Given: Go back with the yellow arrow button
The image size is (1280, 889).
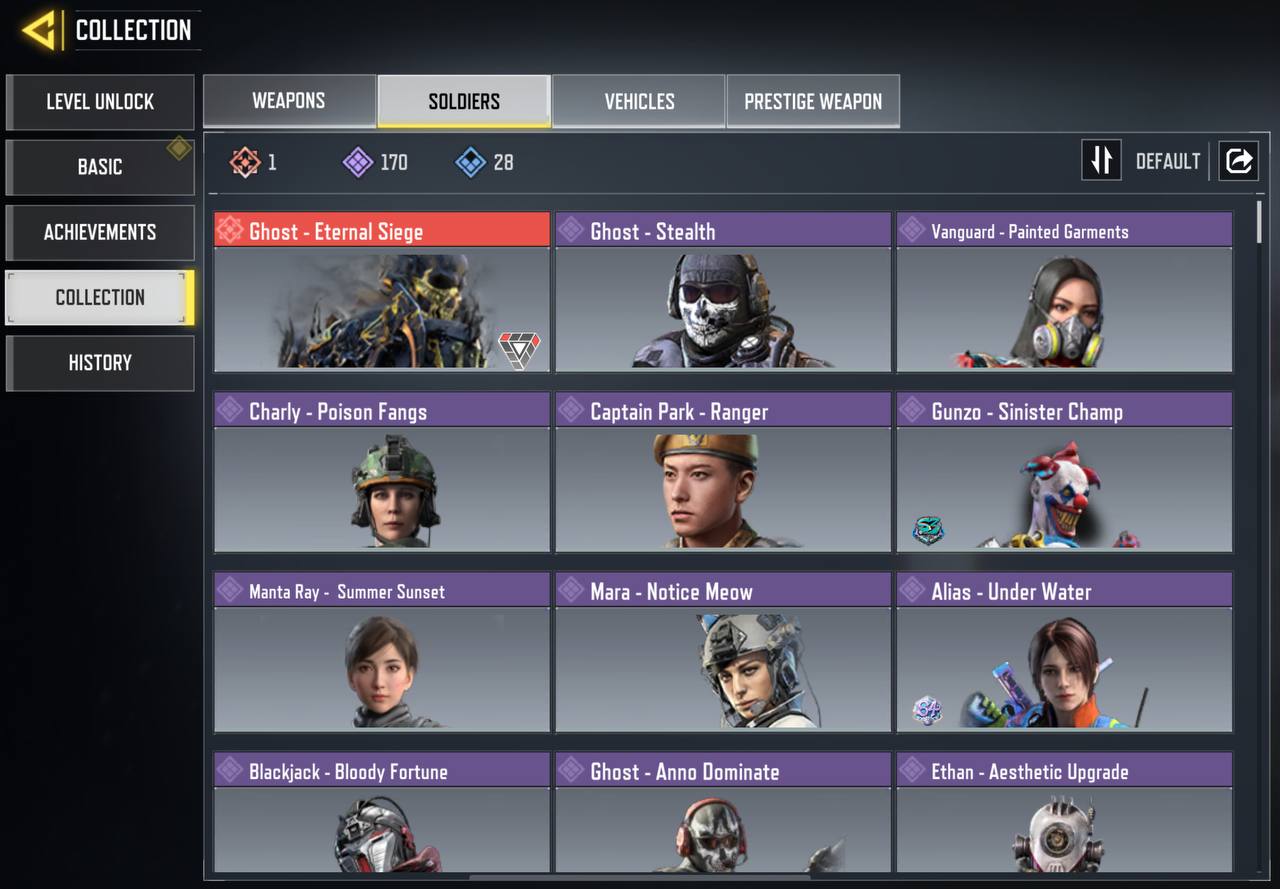Looking at the screenshot, I should click(40, 31).
